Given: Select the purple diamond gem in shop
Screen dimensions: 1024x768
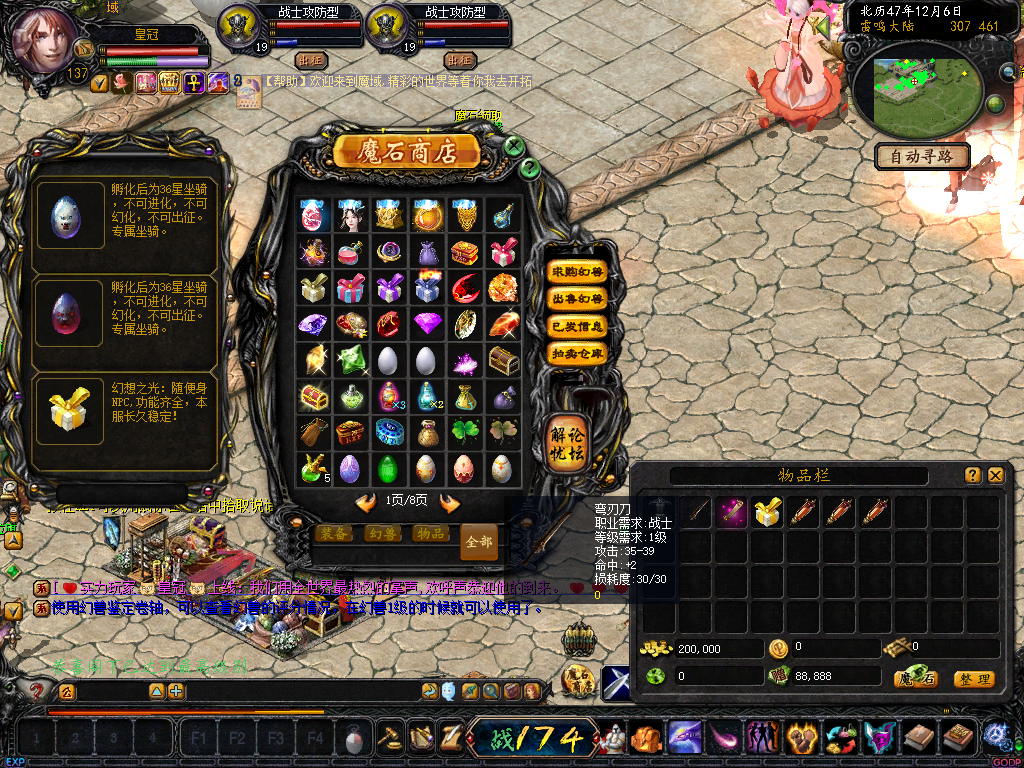Looking at the screenshot, I should click(x=428, y=325).
